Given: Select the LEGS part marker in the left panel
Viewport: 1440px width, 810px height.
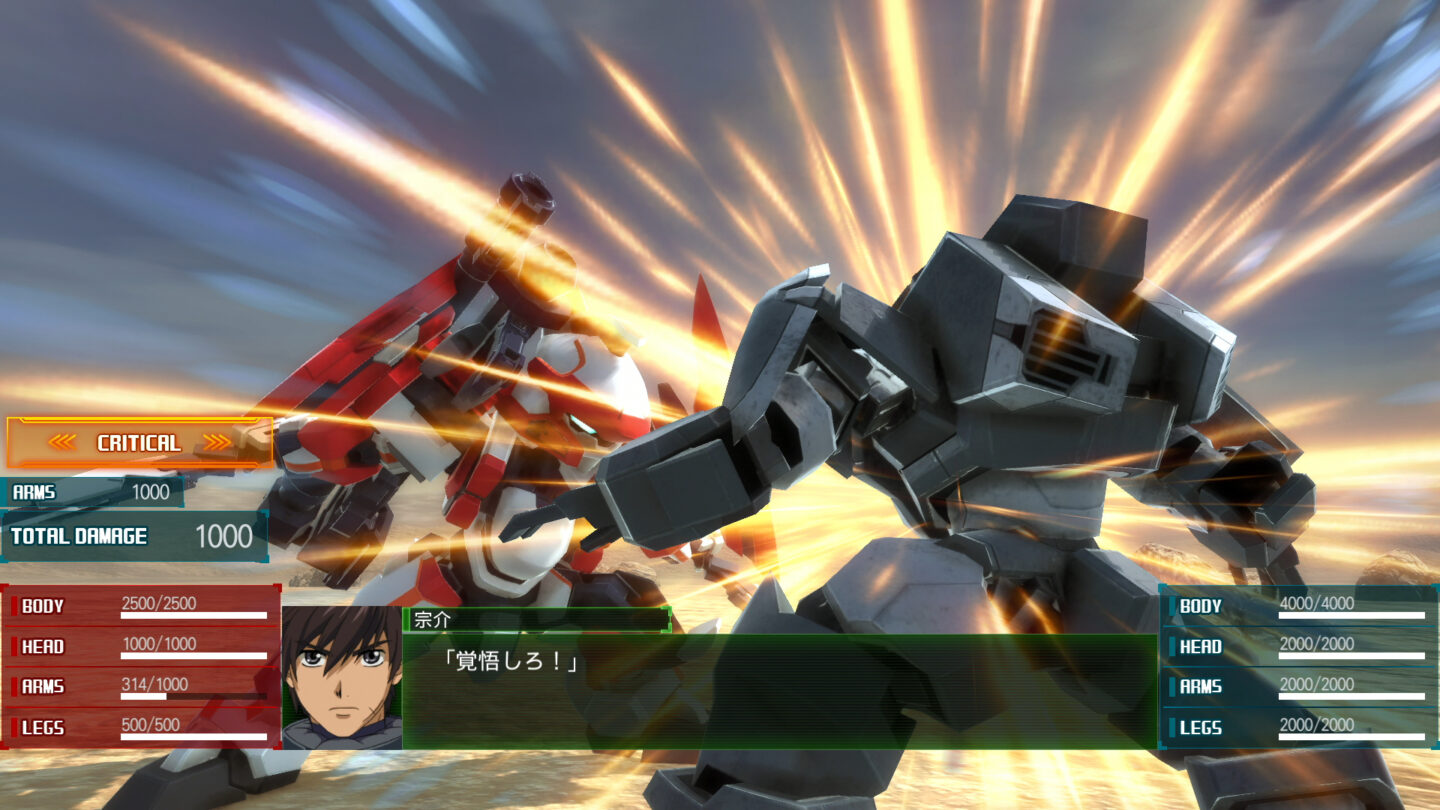Looking at the screenshot, I should click(x=13, y=729).
